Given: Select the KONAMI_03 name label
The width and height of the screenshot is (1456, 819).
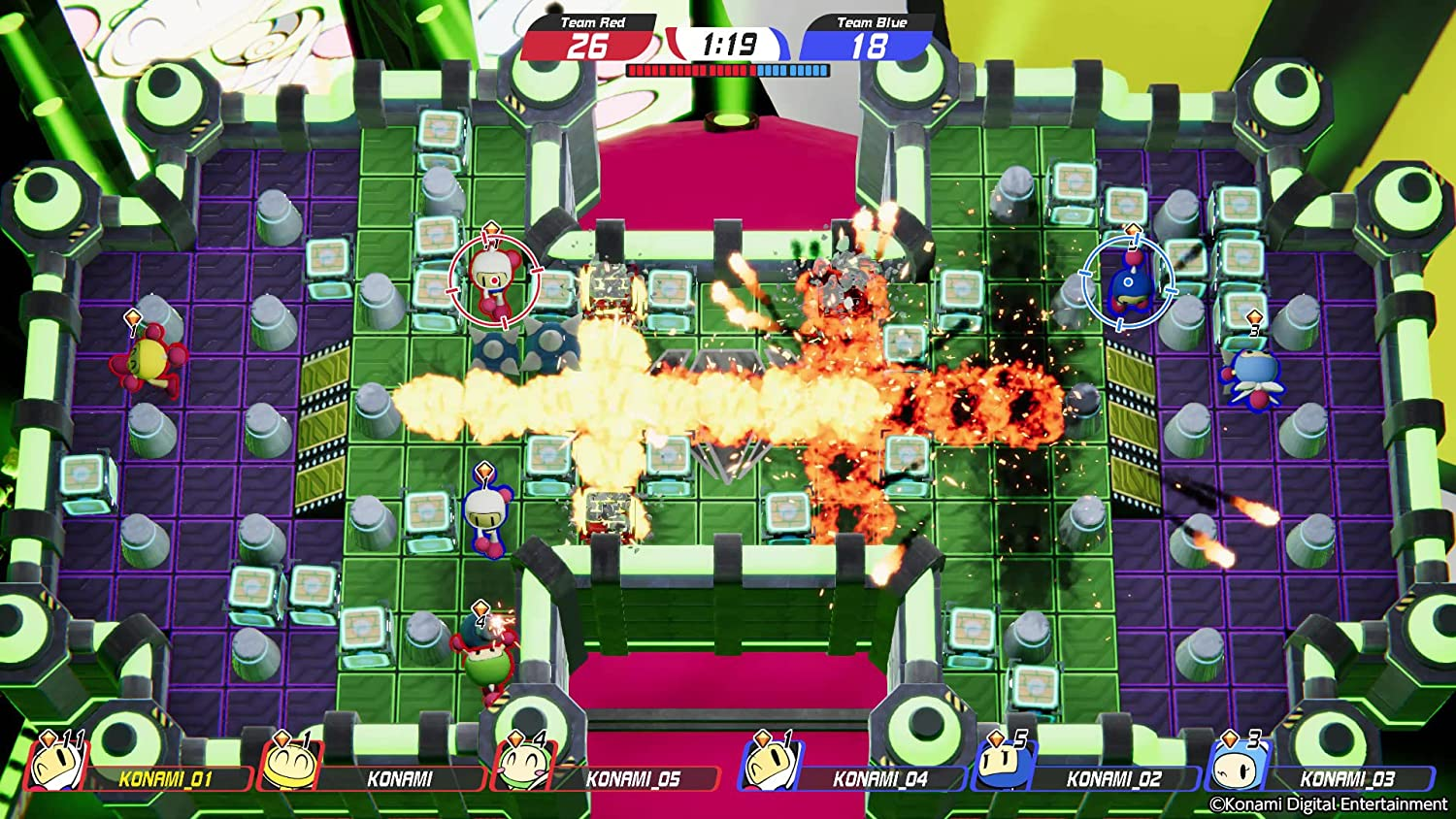Looking at the screenshot, I should click(1349, 776).
